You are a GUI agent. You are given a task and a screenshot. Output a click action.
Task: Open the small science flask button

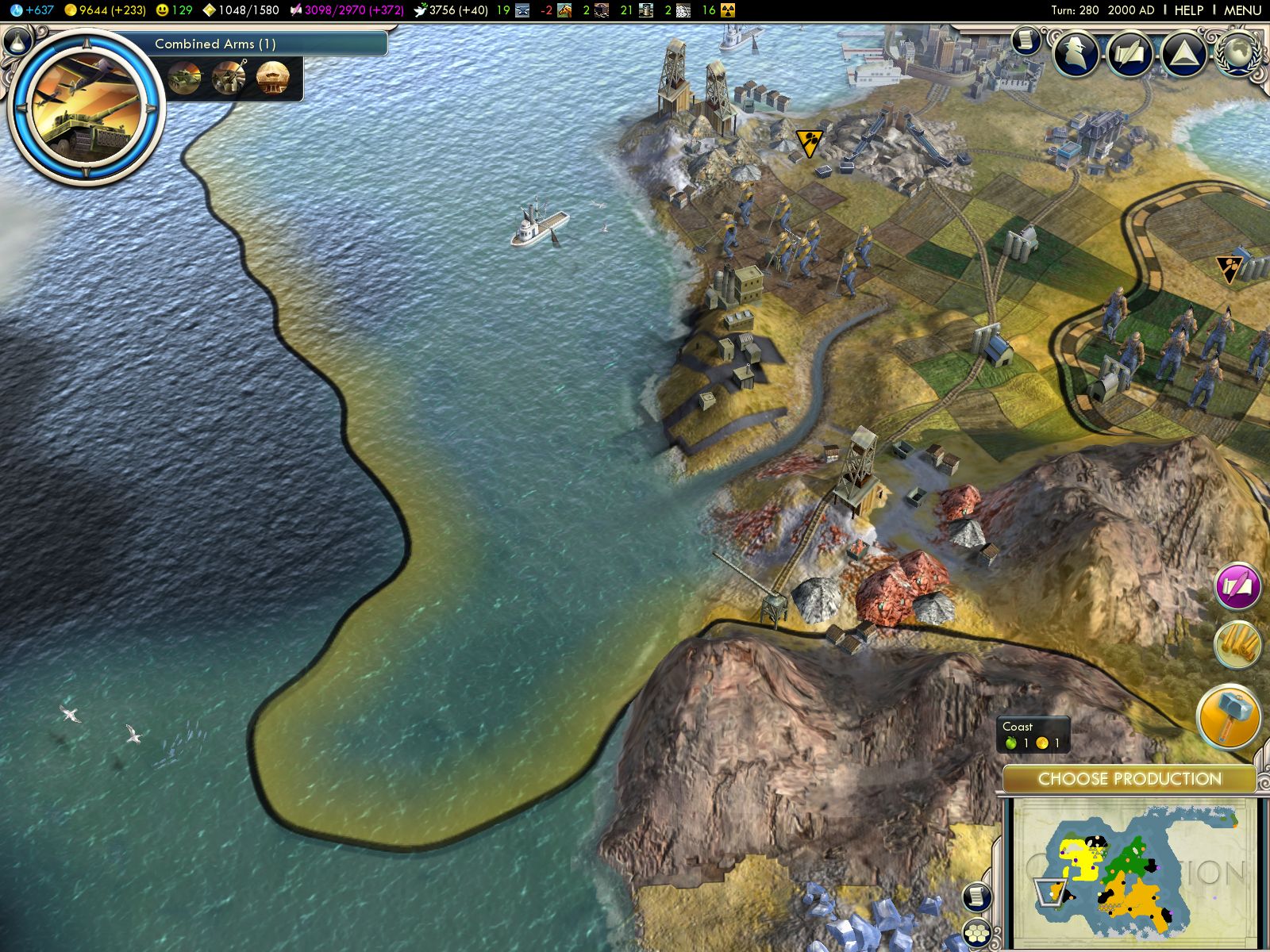click(17, 40)
